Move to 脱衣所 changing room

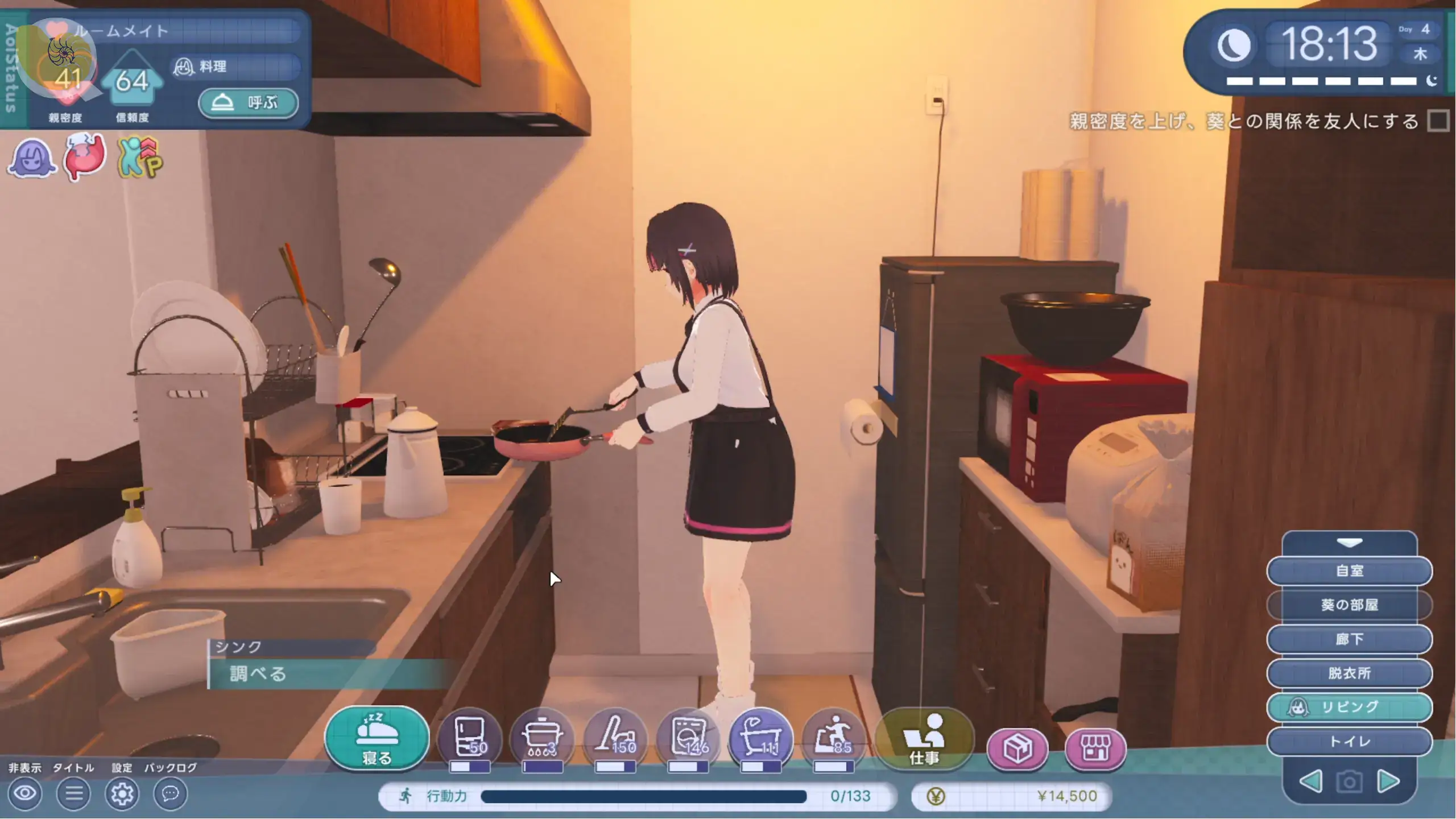pos(1349,673)
